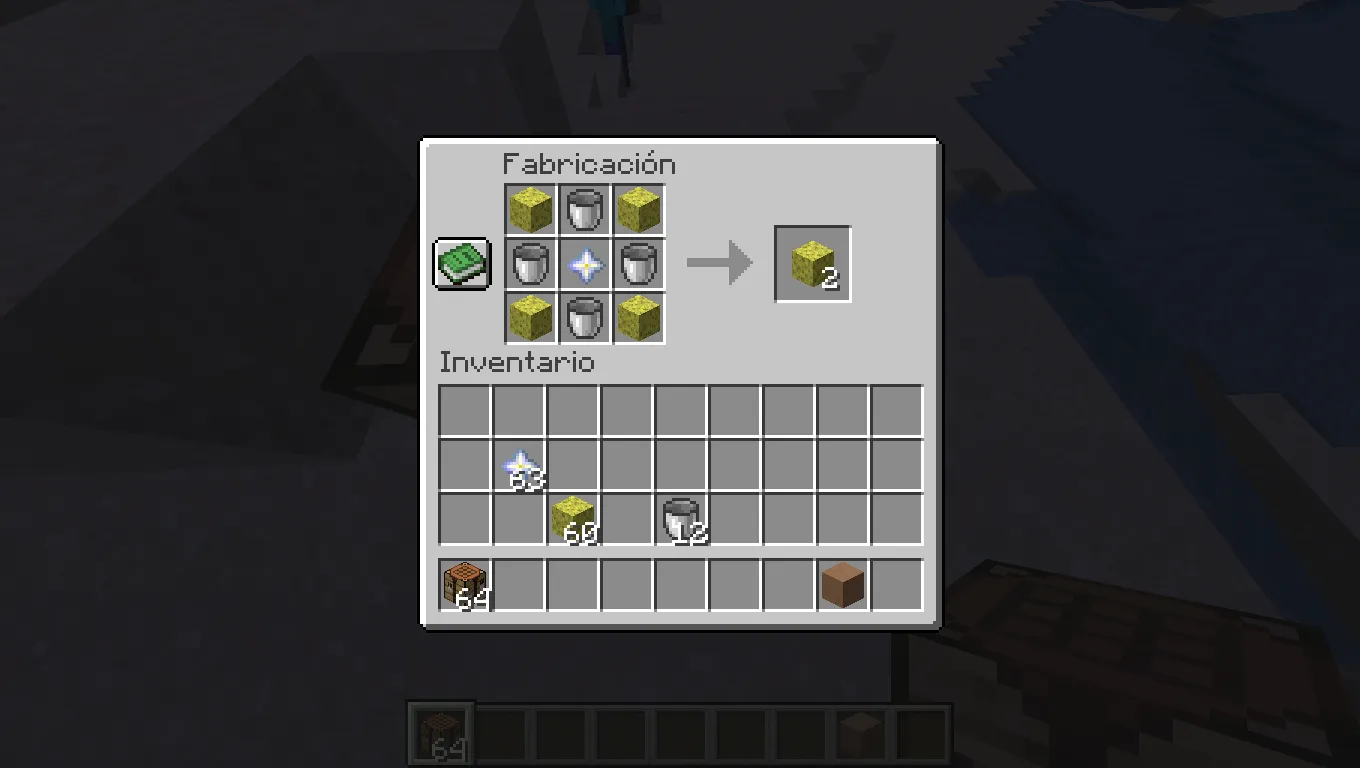Grab the sponge in top-left crafting slot
This screenshot has height=768, width=1360.
(530, 209)
